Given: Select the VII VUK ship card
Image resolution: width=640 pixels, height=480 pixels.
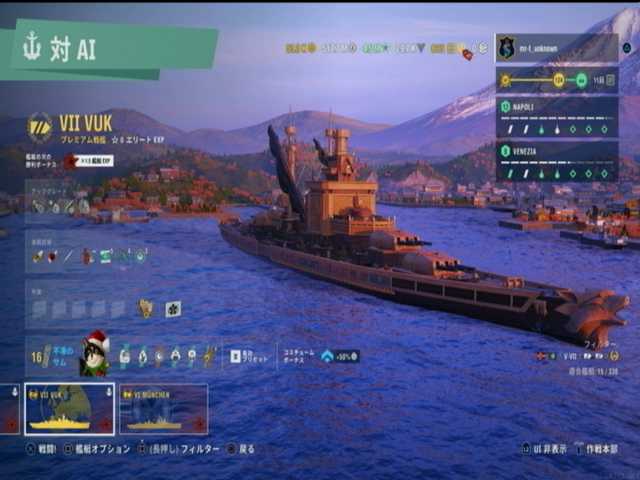Looking at the screenshot, I should (x=69, y=409).
